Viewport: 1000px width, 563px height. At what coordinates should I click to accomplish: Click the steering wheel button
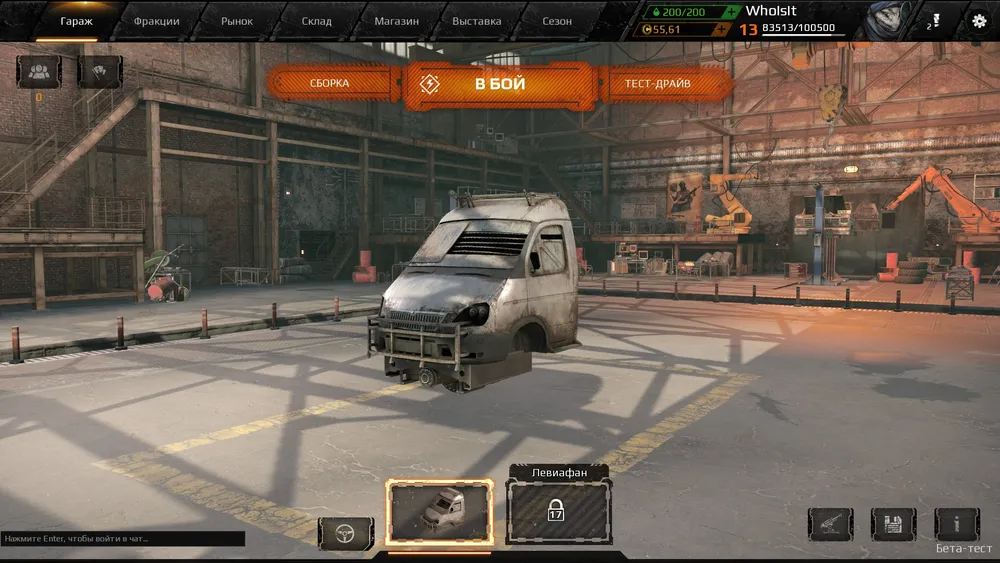point(346,532)
